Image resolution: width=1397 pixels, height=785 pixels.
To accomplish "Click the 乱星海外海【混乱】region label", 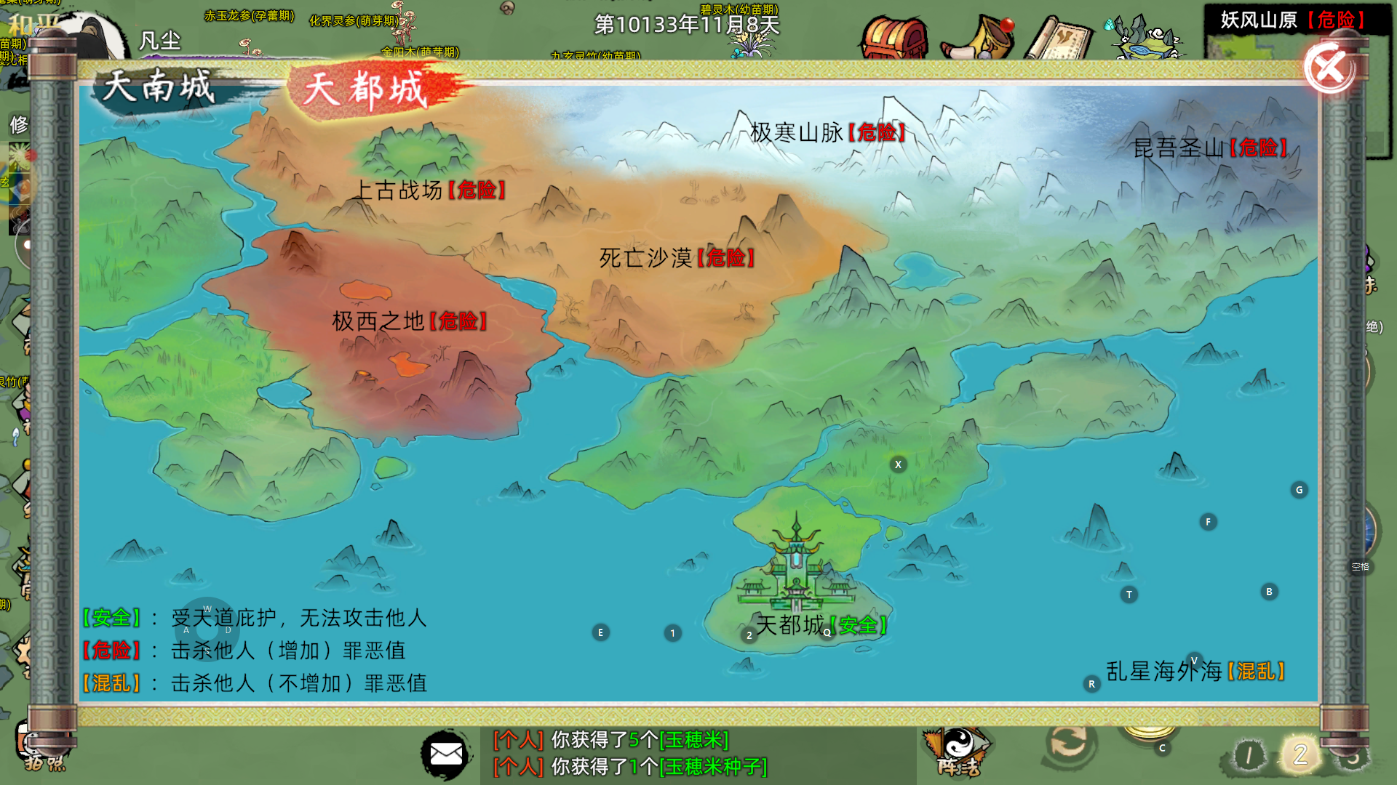I will coord(1196,669).
